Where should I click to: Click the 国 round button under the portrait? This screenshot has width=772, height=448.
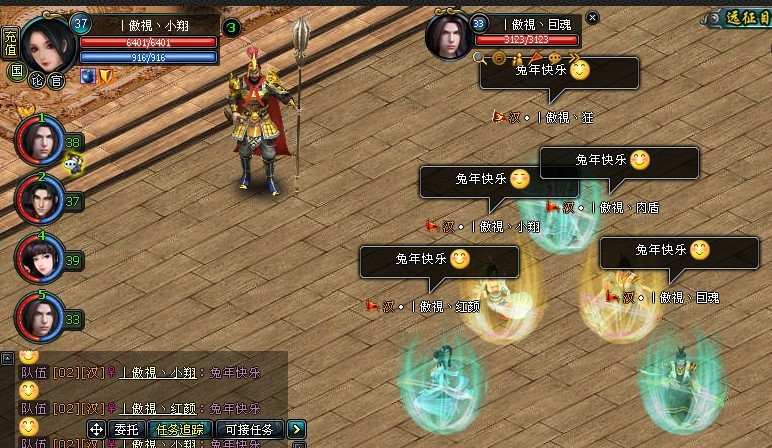click(x=16, y=72)
